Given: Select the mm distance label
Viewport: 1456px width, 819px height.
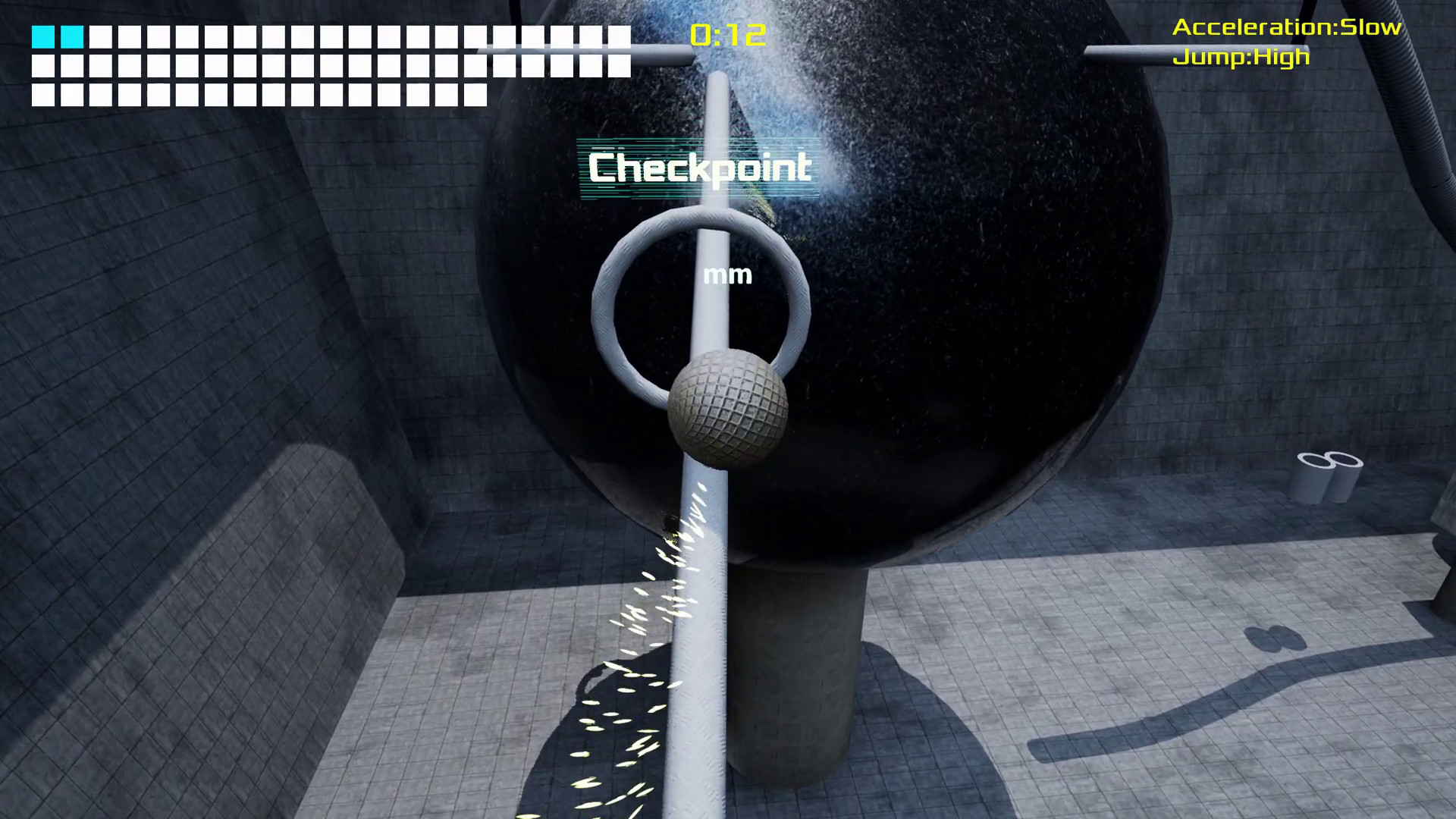Looking at the screenshot, I should (x=726, y=275).
